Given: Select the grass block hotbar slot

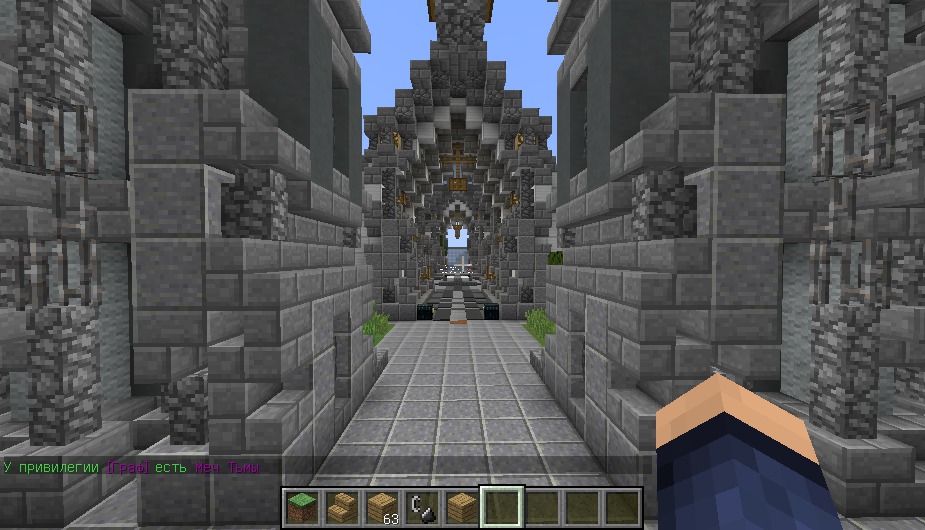Looking at the screenshot, I should tap(300, 506).
